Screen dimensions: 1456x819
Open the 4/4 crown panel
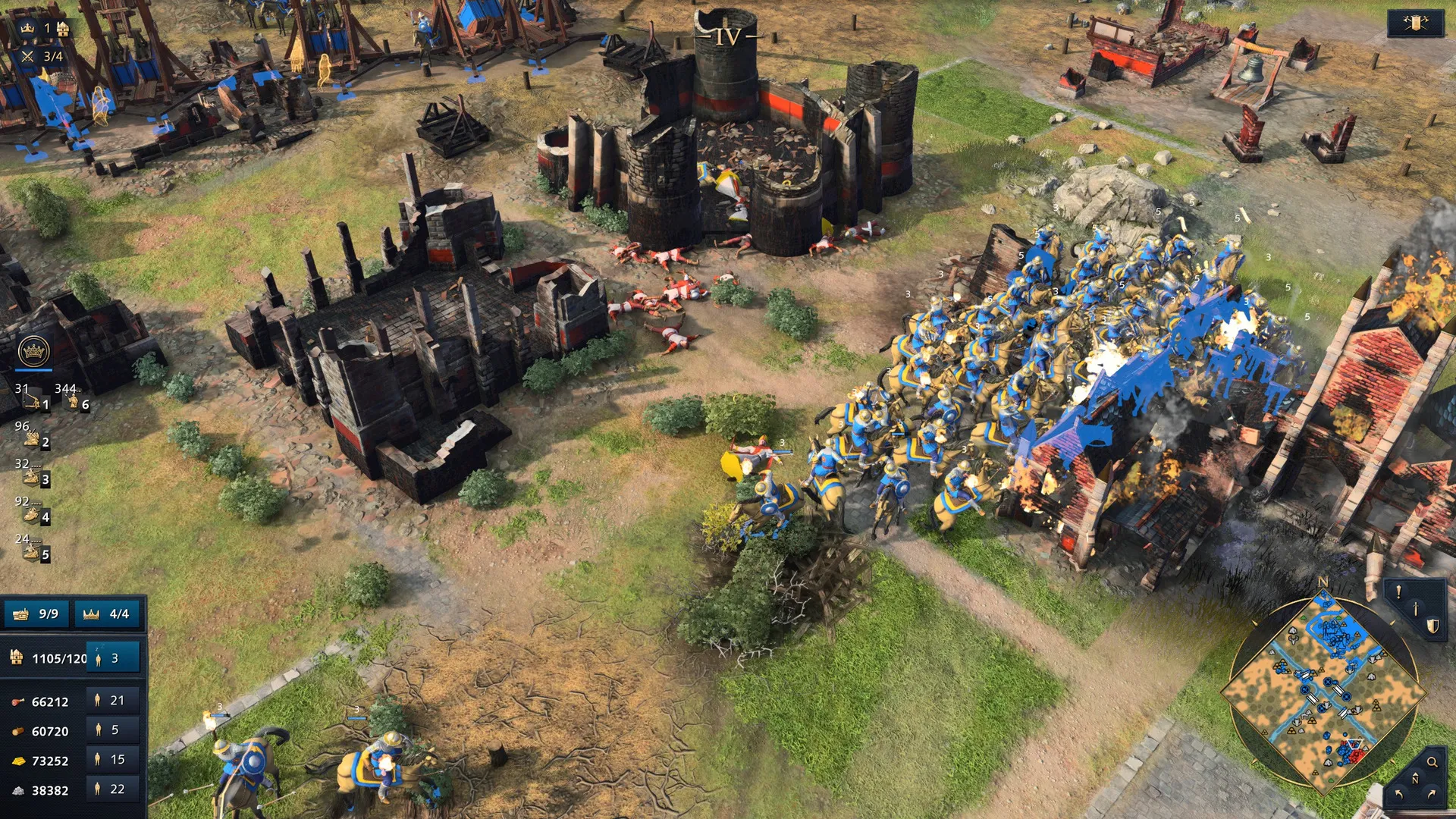coord(107,613)
